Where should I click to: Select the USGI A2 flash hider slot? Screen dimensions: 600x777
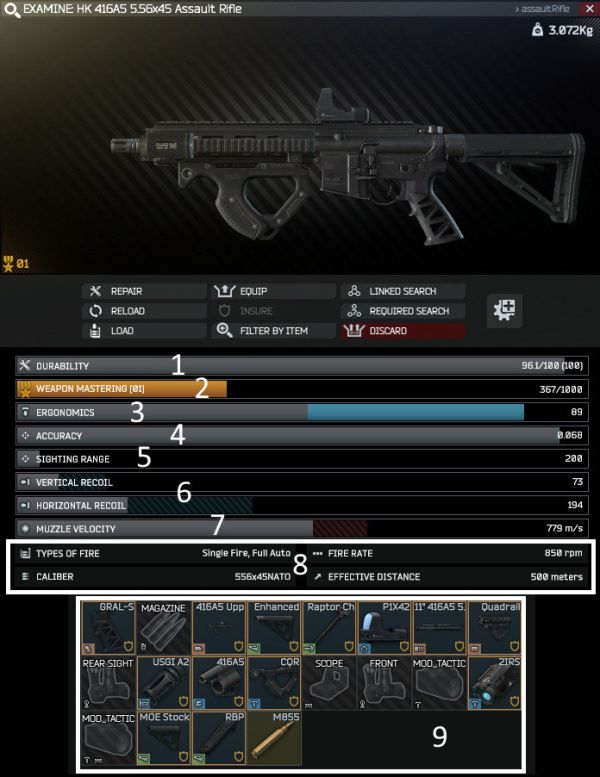[x=162, y=681]
